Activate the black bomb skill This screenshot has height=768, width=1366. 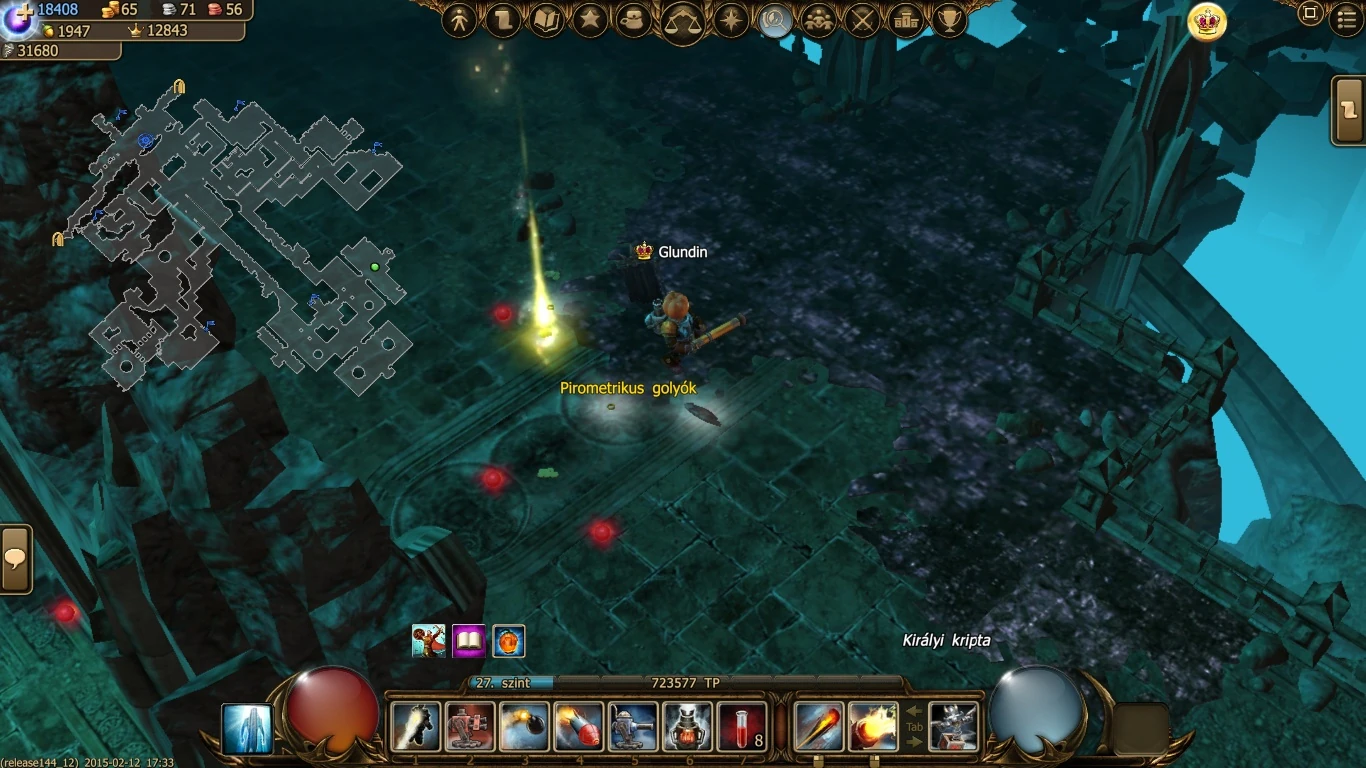point(524,726)
